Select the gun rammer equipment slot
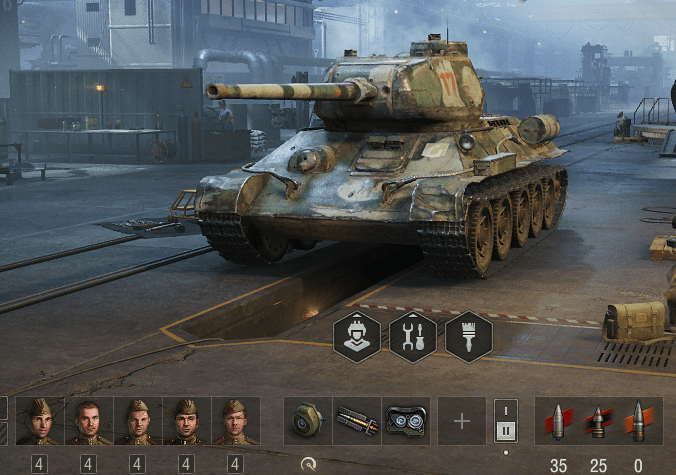 coord(357,421)
